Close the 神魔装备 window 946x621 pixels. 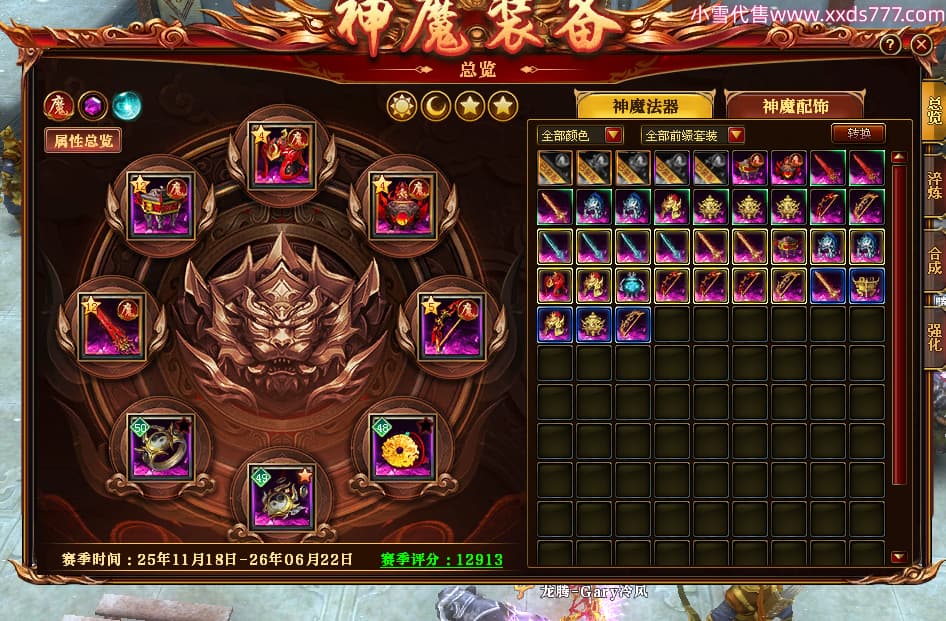(921, 44)
